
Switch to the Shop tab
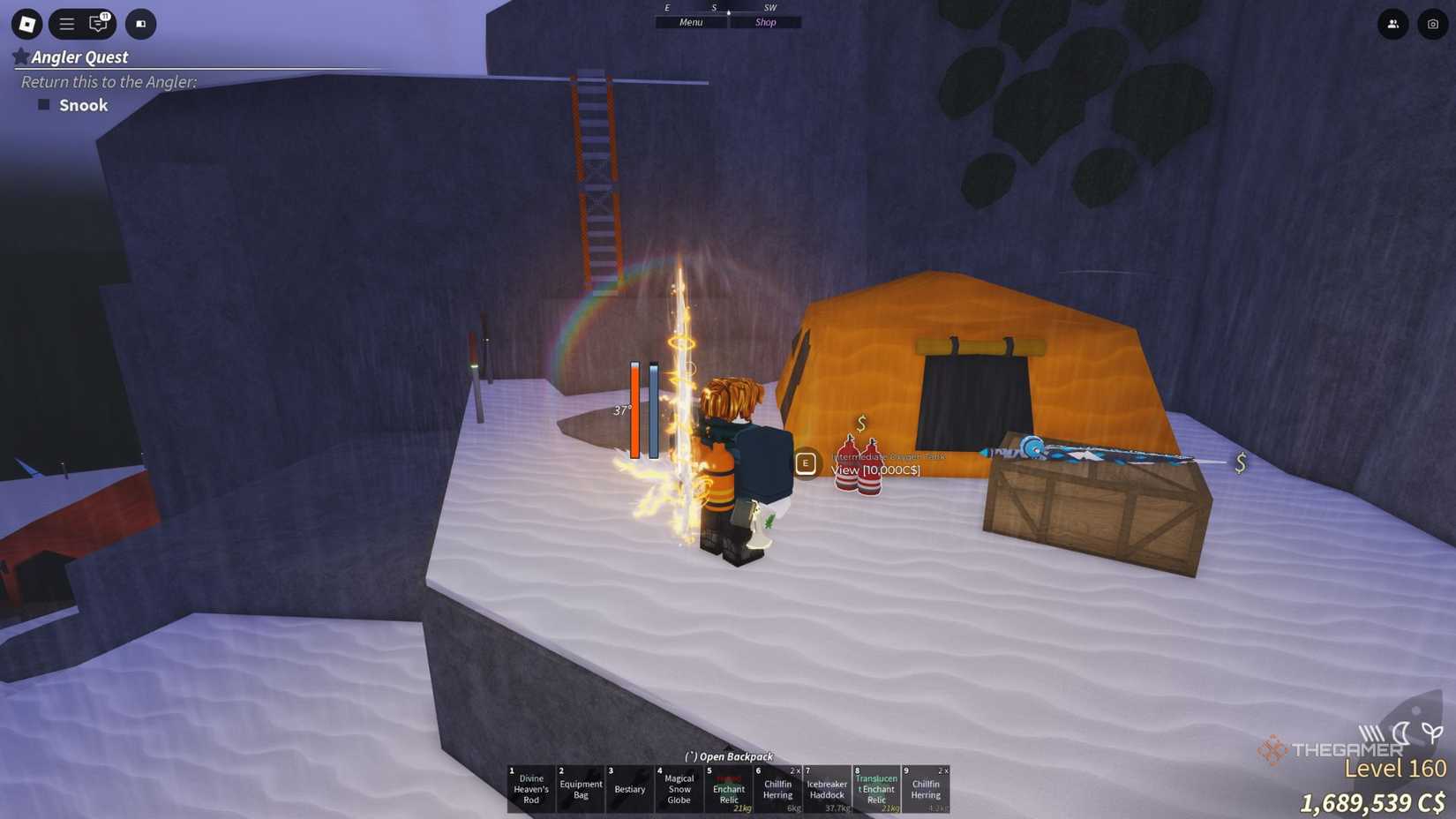click(x=765, y=22)
